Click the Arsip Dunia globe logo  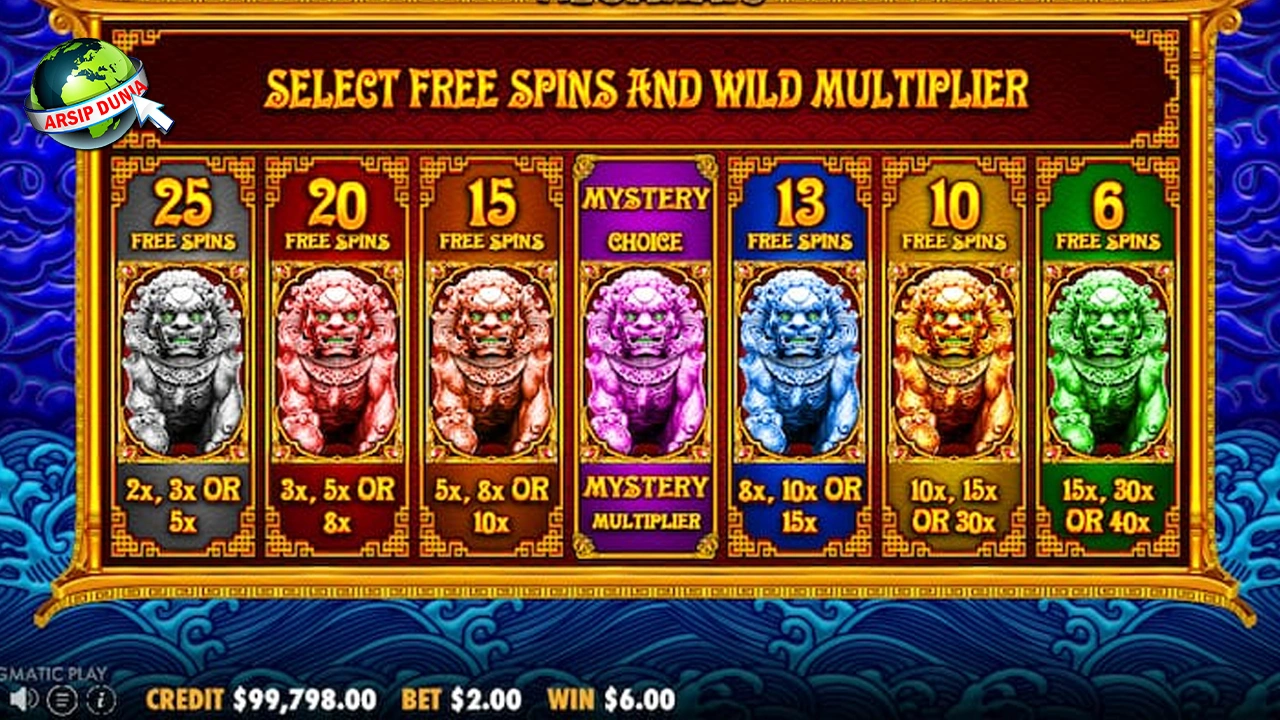pyautogui.click(x=86, y=92)
